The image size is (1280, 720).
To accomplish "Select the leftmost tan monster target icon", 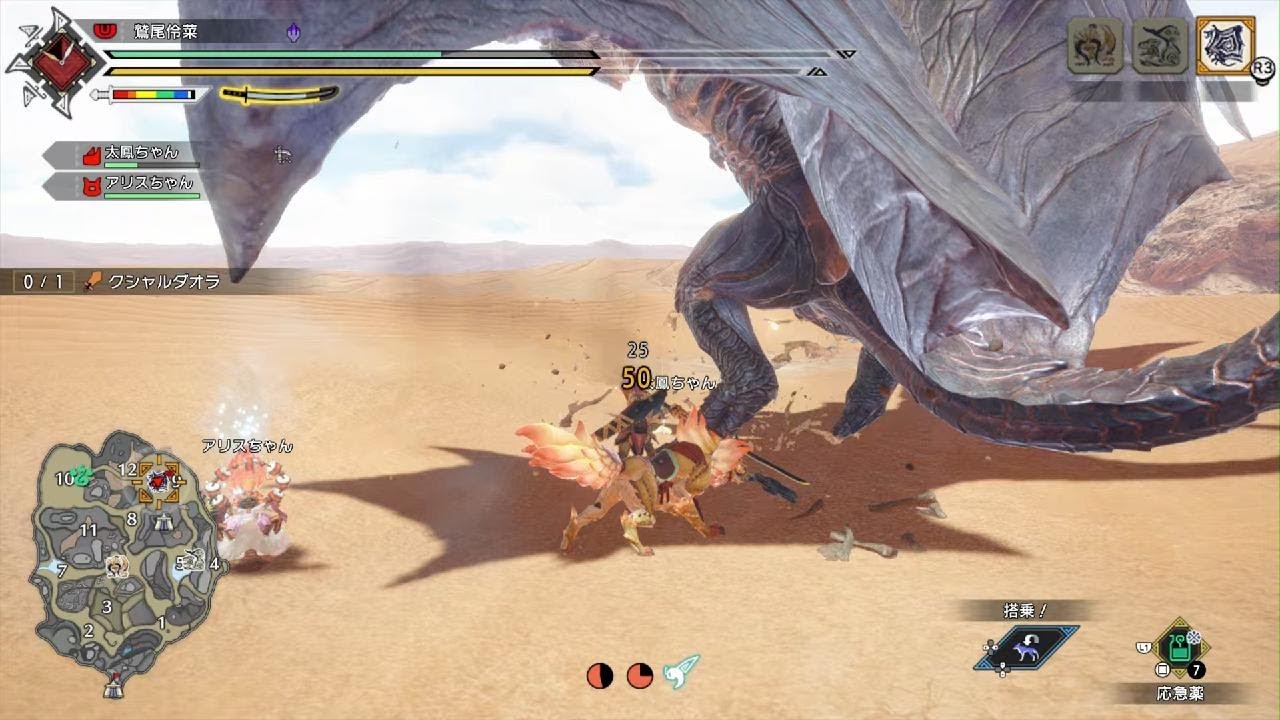I will tap(1095, 45).
